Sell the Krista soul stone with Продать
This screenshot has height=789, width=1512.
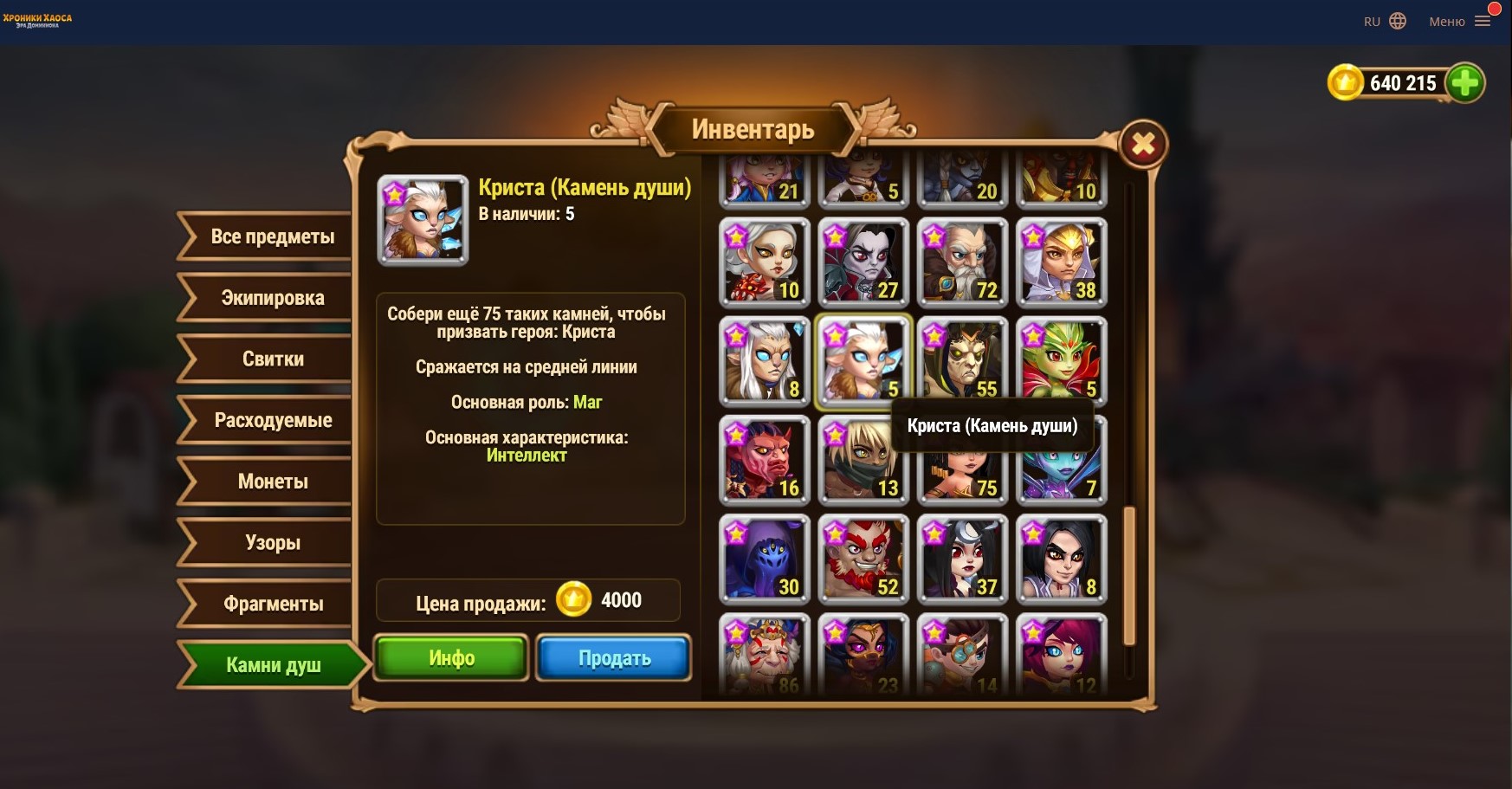[x=613, y=658]
